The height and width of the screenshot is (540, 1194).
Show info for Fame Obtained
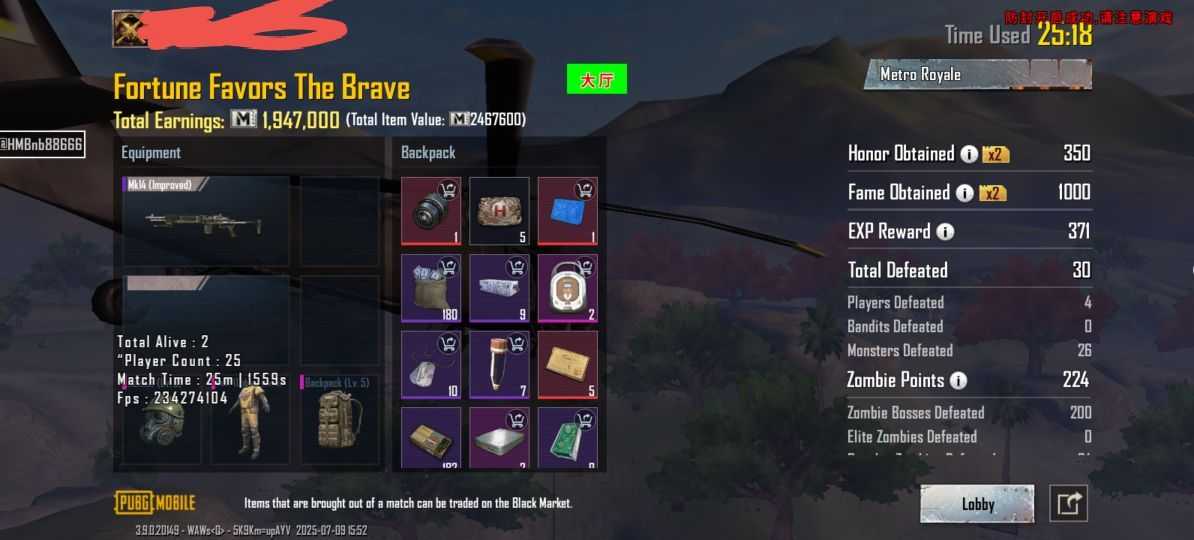(x=964, y=193)
